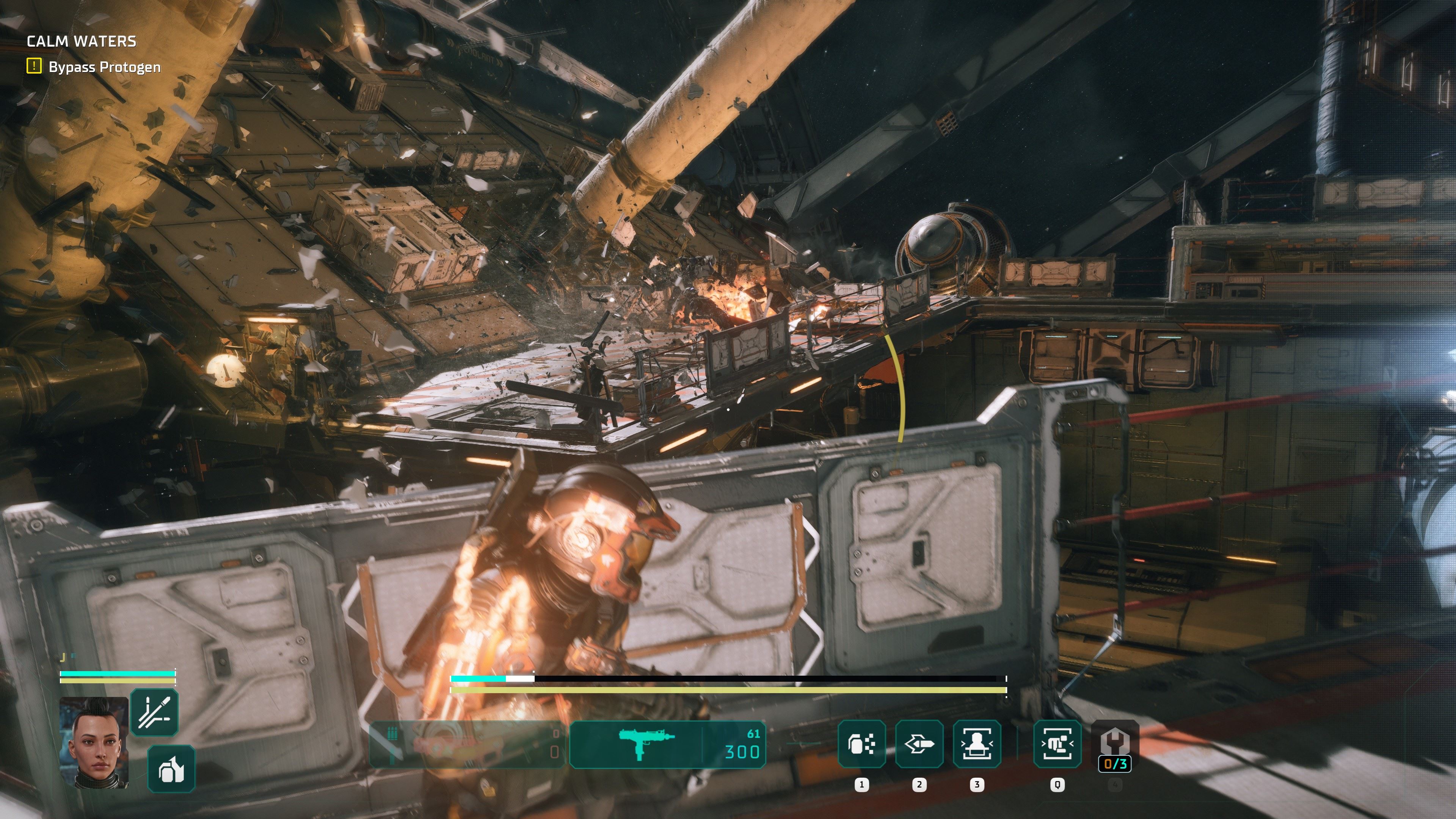Trigger the squadmate's grenade ability icon
This screenshot has width=1456, height=819.
pos(171,769)
